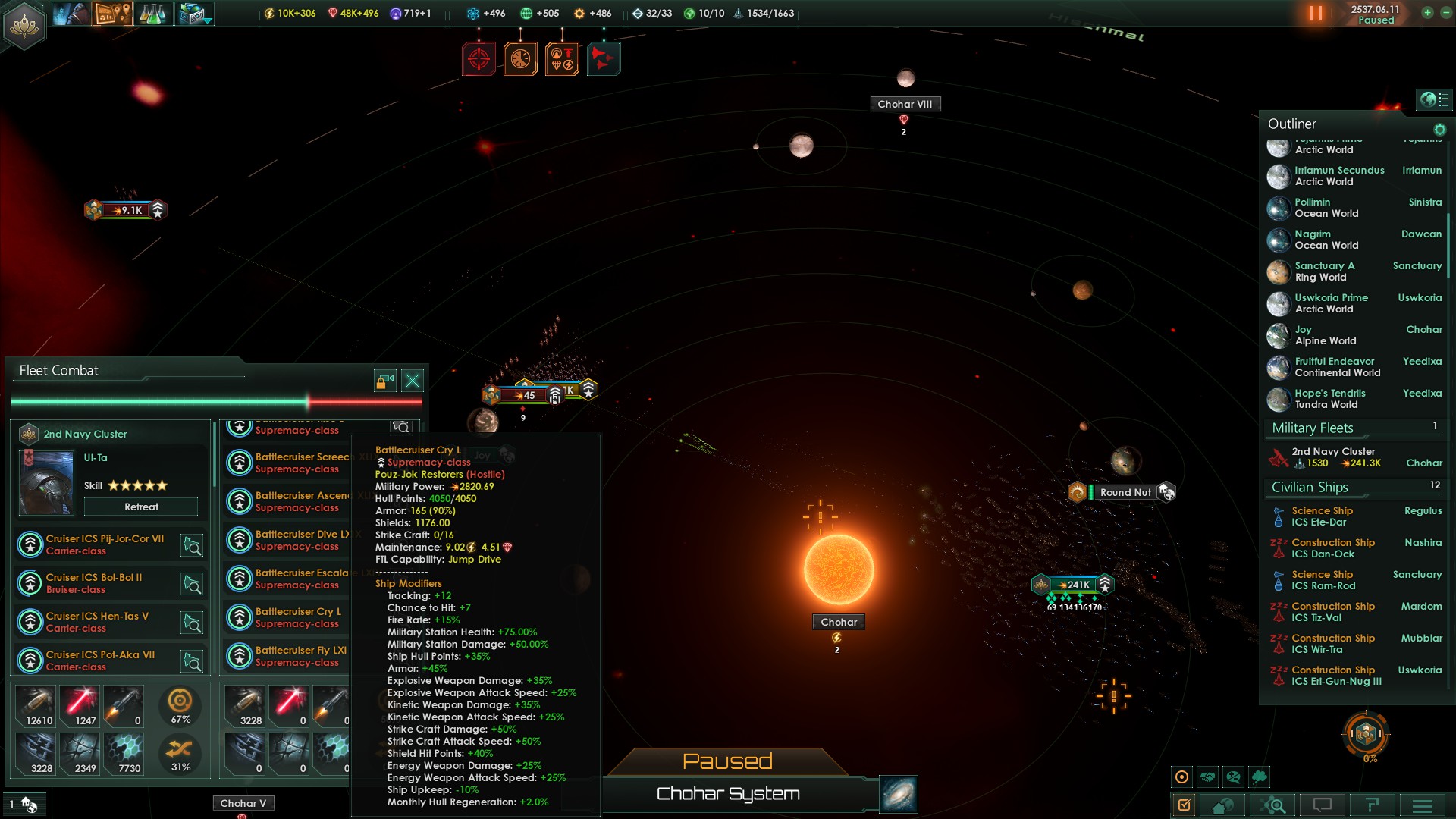1456x819 pixels.
Task: Open the red crosshair alert notification
Action: [479, 58]
